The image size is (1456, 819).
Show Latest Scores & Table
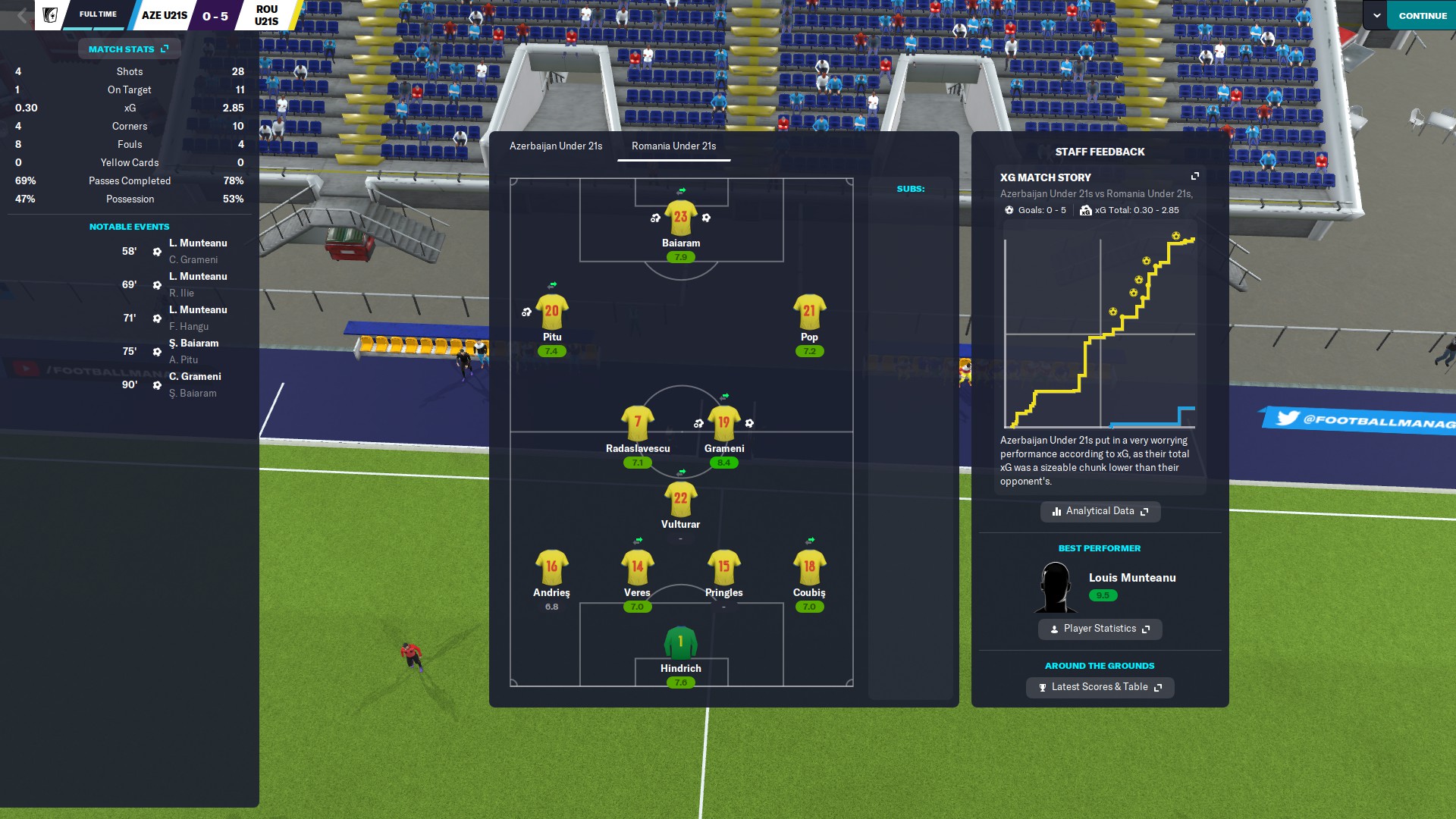[x=1100, y=687]
